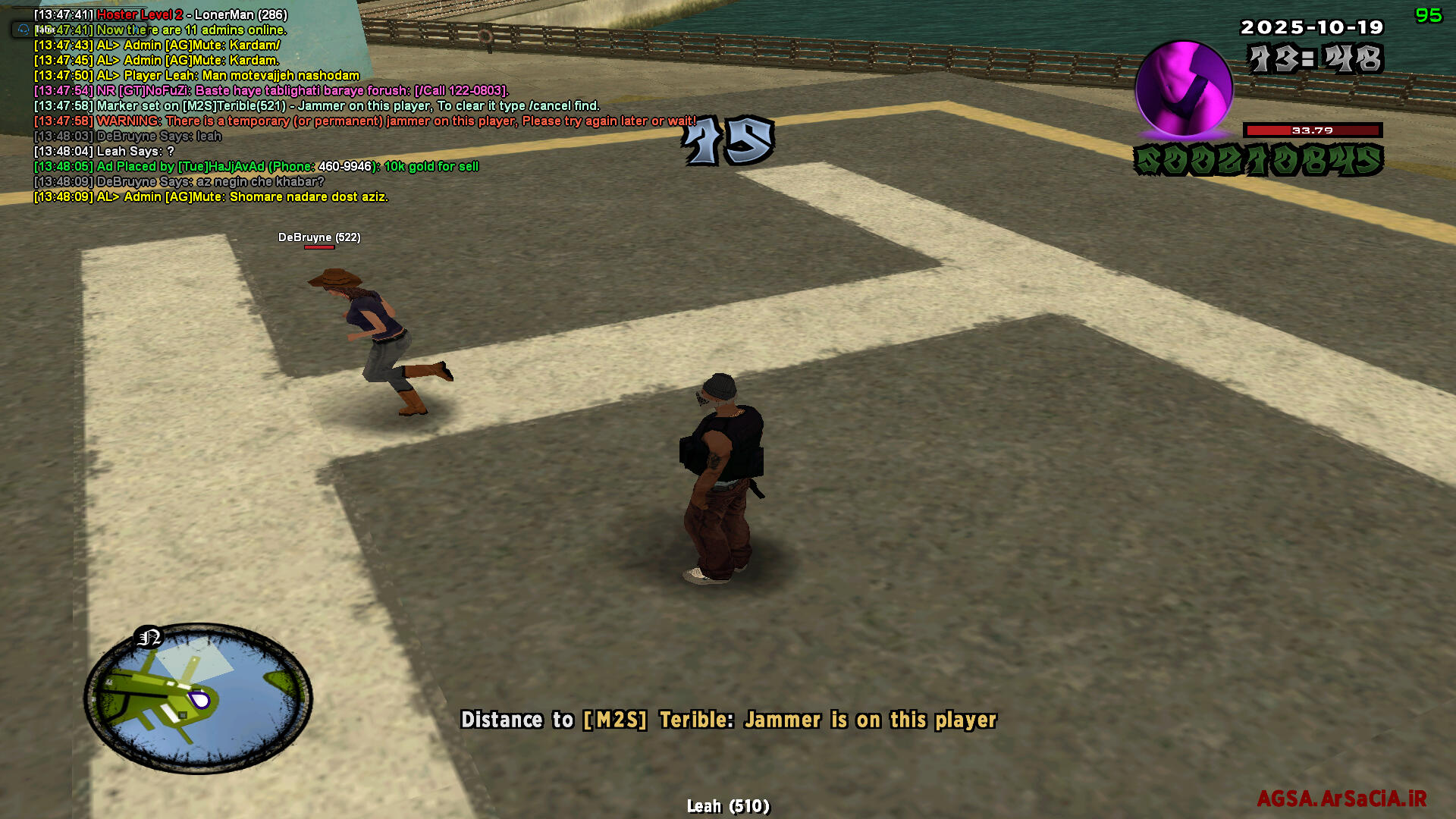1456x819 pixels.
Task: Click the small overlay icon beside the chat
Action: pyautogui.click(x=24, y=30)
